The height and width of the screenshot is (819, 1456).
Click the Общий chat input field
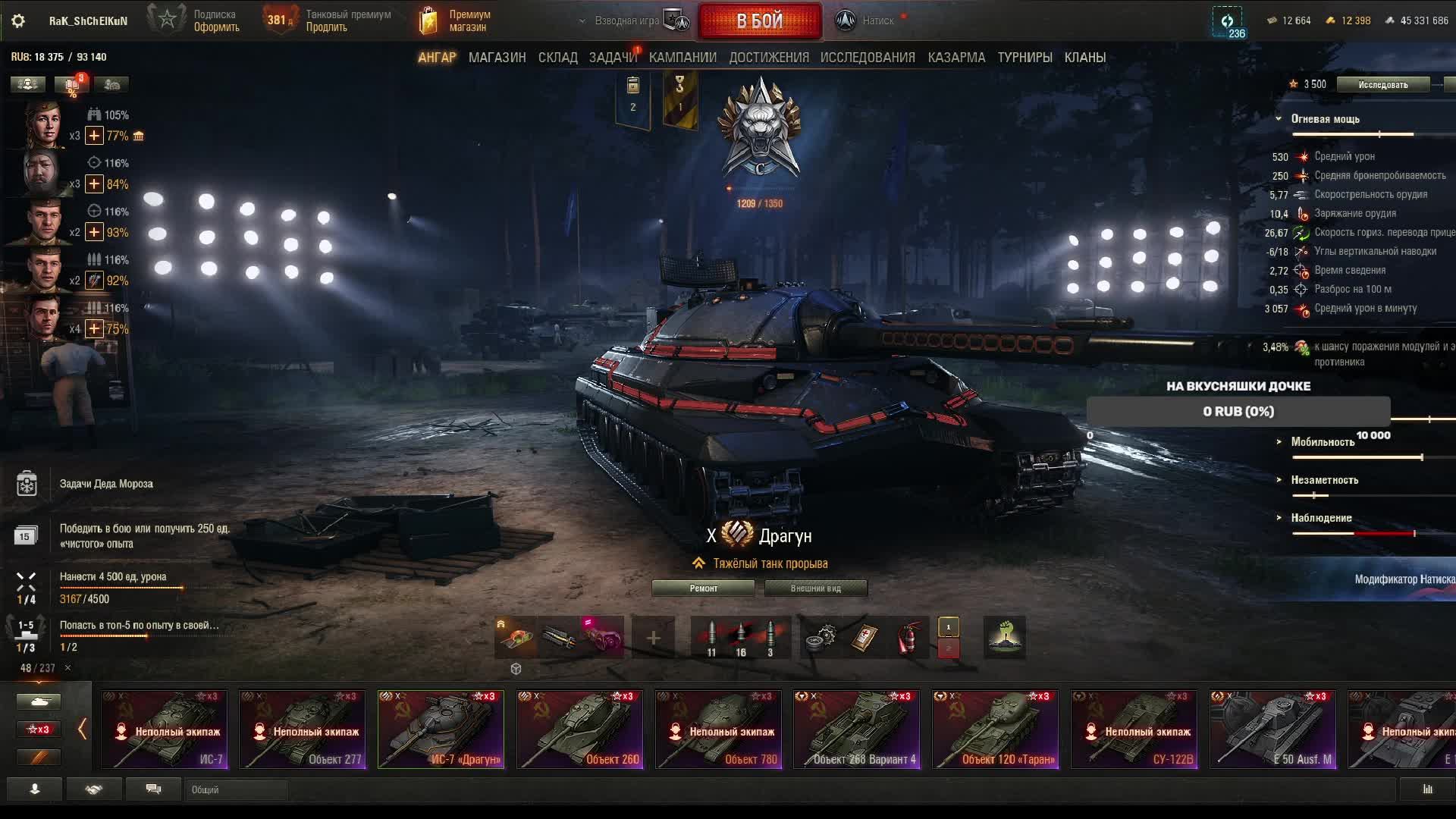(237, 790)
